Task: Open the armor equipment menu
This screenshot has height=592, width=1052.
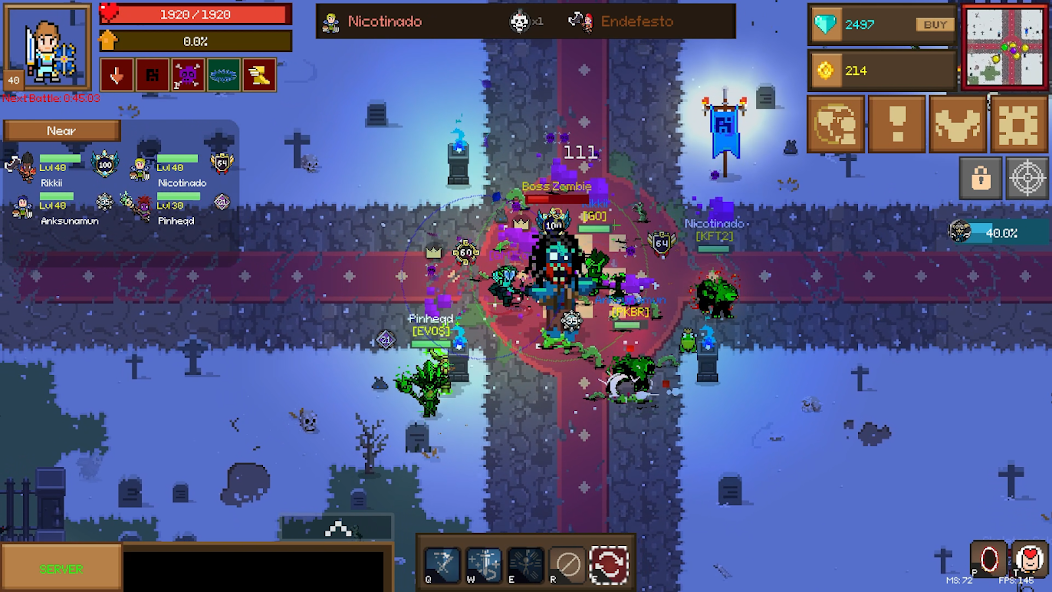Action: pos(957,124)
